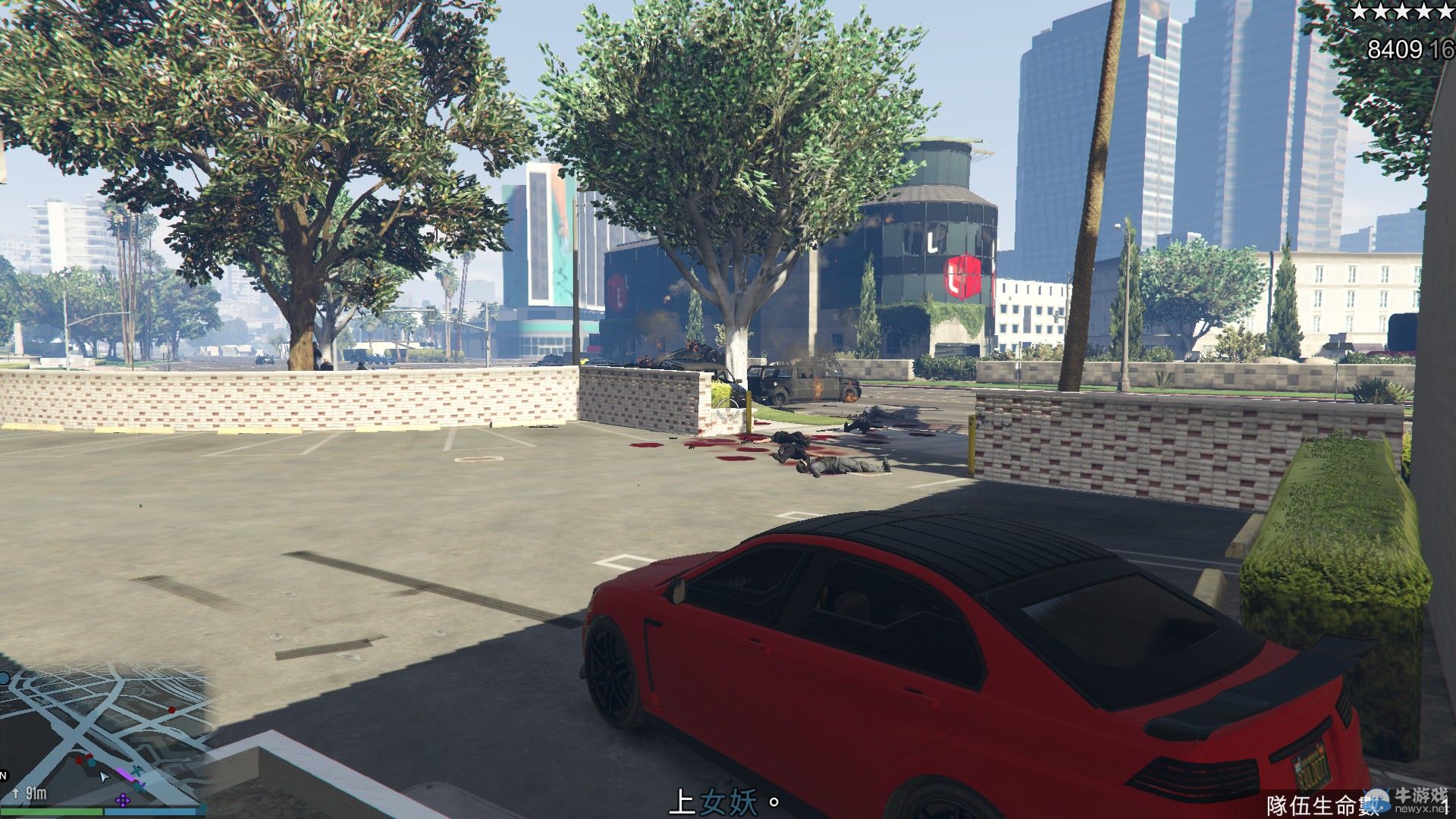Click the first wanted level star
1456x819 pixels.
pyautogui.click(x=1357, y=12)
